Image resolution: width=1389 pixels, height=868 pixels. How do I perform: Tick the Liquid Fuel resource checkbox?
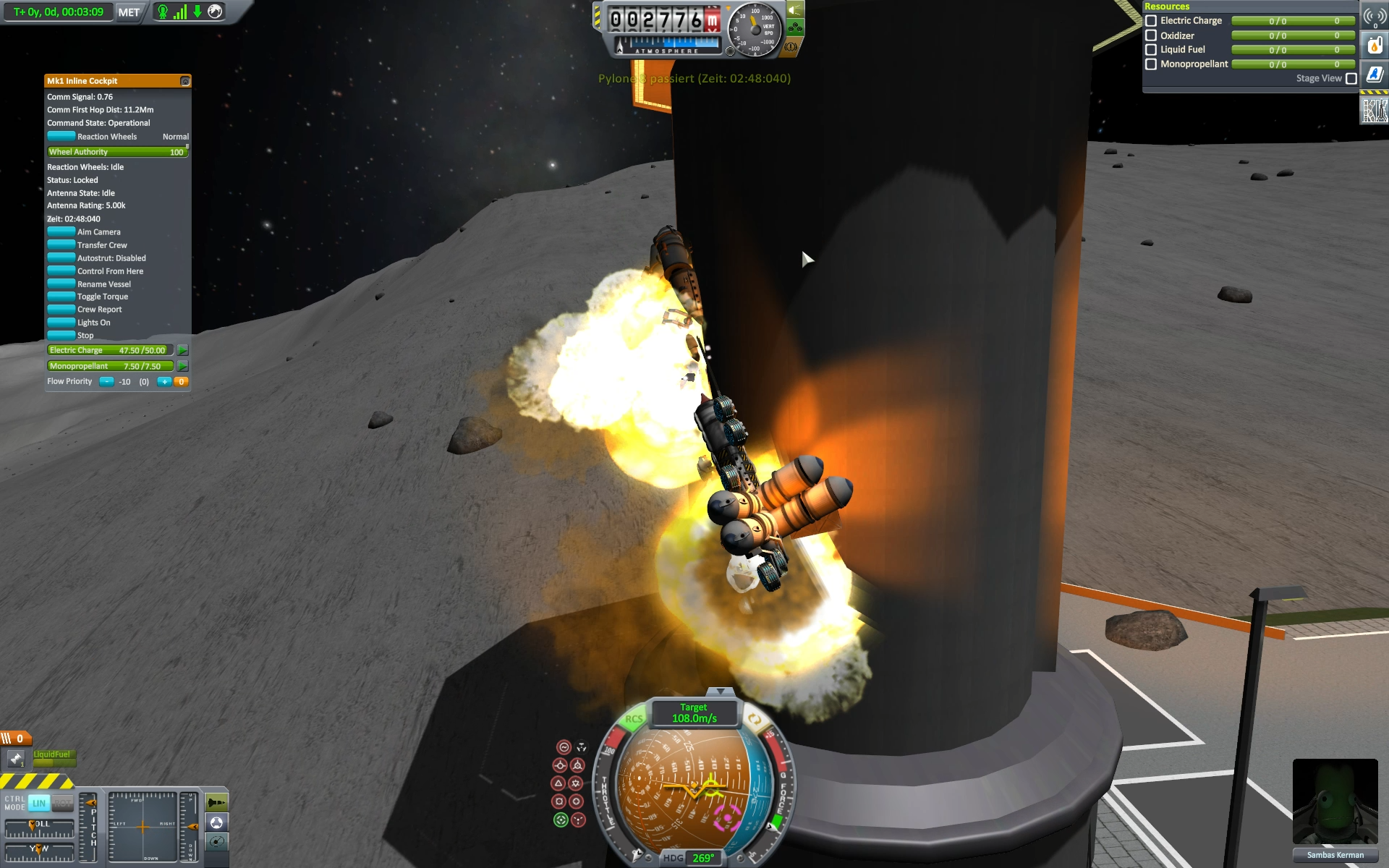pos(1151,50)
